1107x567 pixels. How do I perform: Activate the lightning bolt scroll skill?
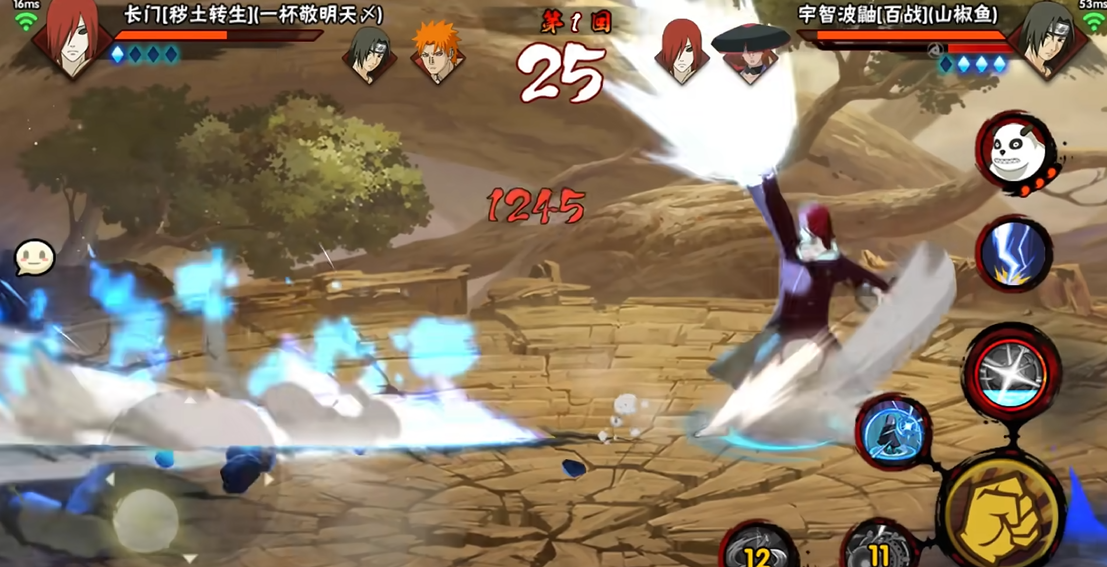click(x=1013, y=253)
